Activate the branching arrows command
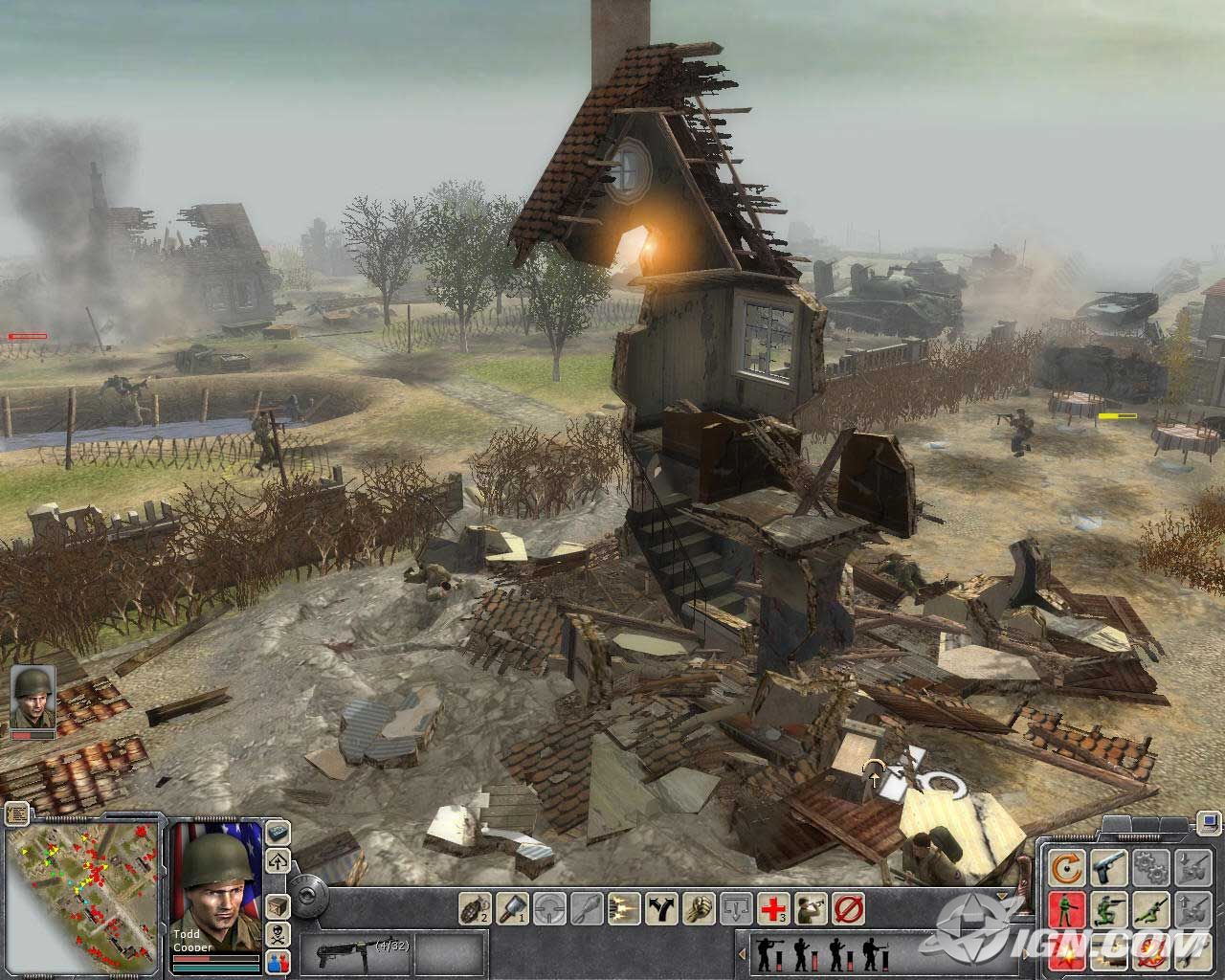 [x=661, y=906]
